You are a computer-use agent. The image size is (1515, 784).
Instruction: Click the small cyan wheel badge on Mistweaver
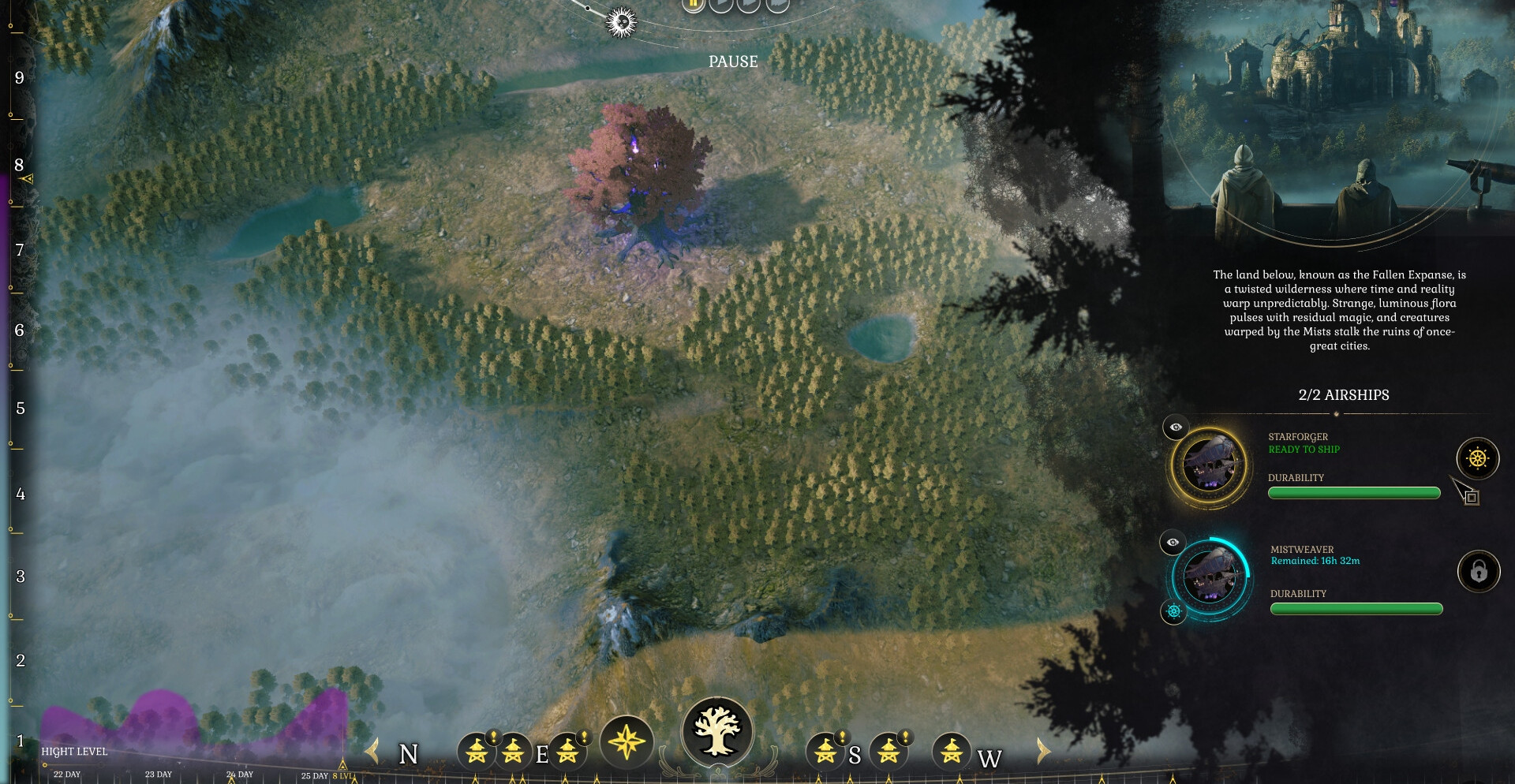(1173, 611)
